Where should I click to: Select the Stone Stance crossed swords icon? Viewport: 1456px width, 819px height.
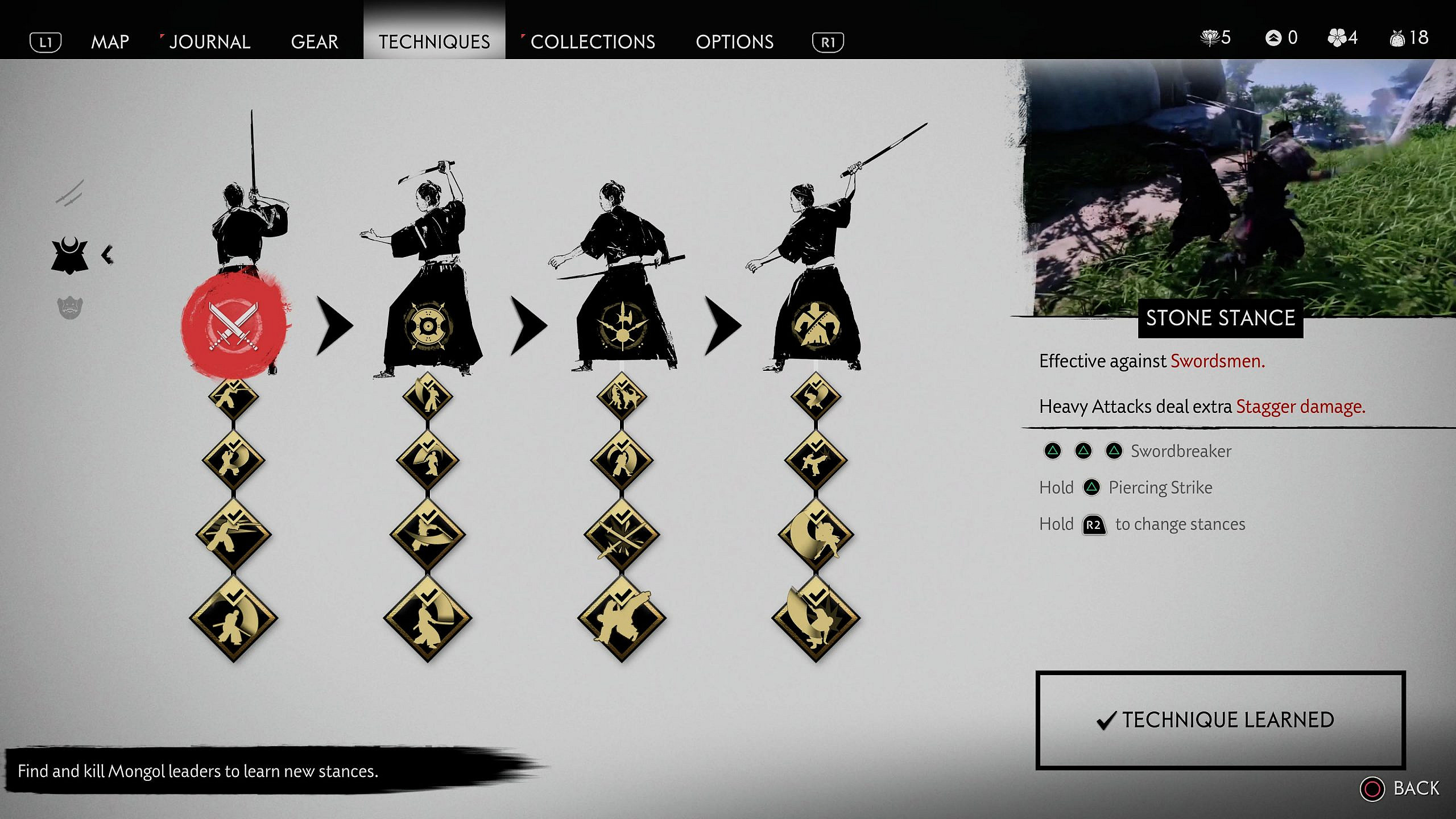click(x=234, y=326)
